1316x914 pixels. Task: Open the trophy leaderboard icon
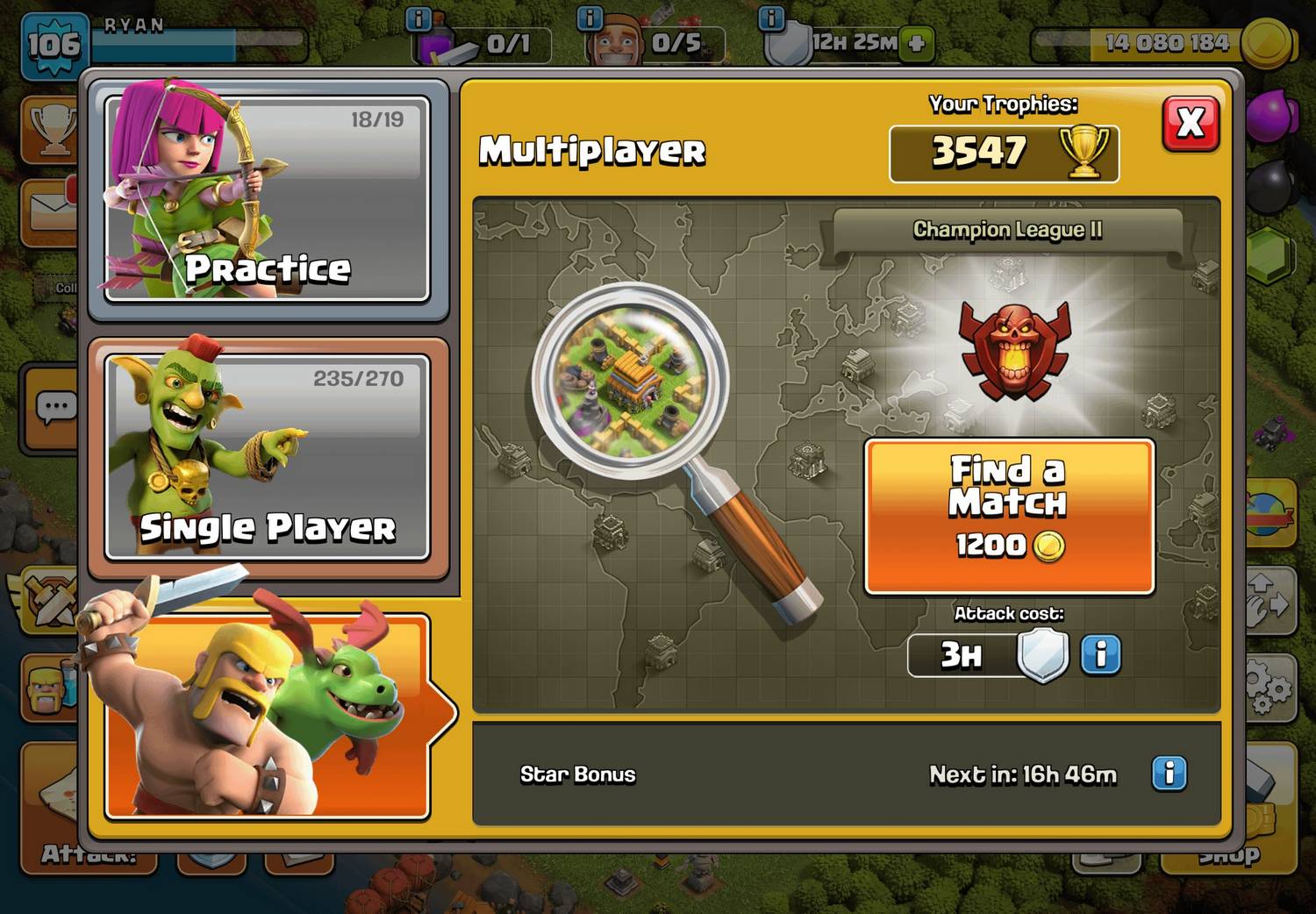(52, 131)
